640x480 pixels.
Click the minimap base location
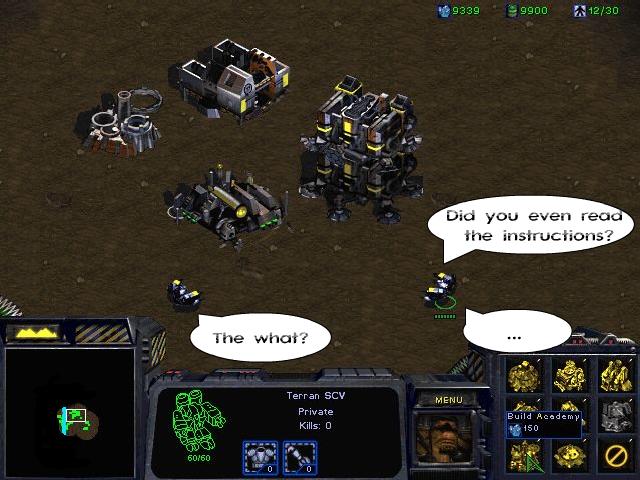tap(74, 415)
